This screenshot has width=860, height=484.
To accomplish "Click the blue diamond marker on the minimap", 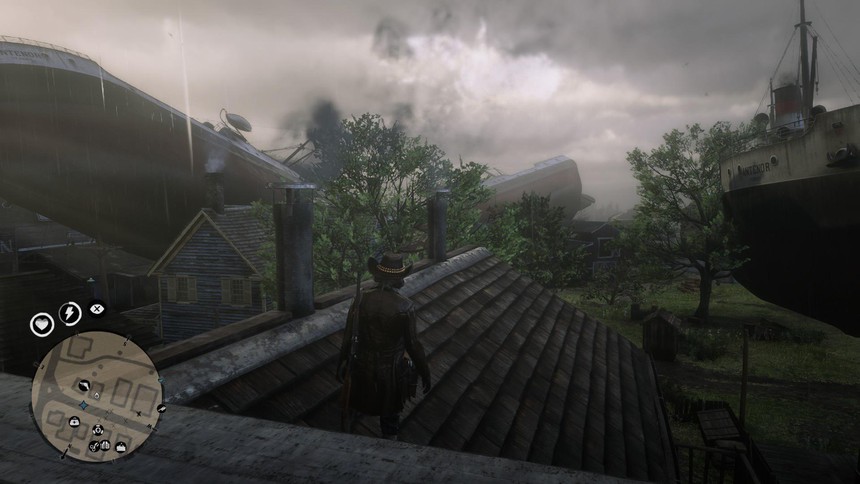I will coord(84,405).
